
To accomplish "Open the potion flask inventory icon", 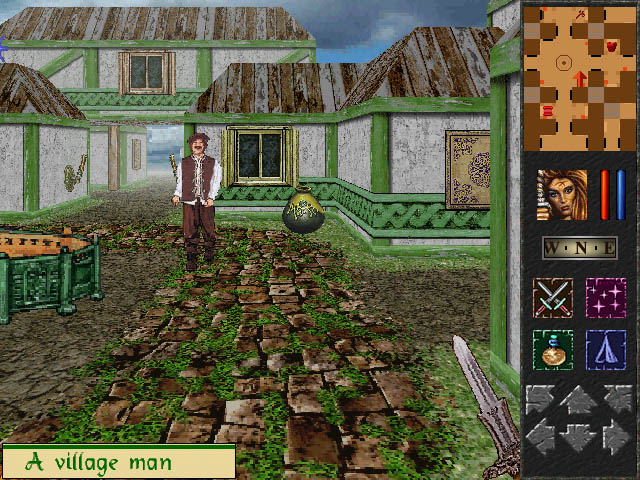I will pyautogui.click(x=553, y=350).
